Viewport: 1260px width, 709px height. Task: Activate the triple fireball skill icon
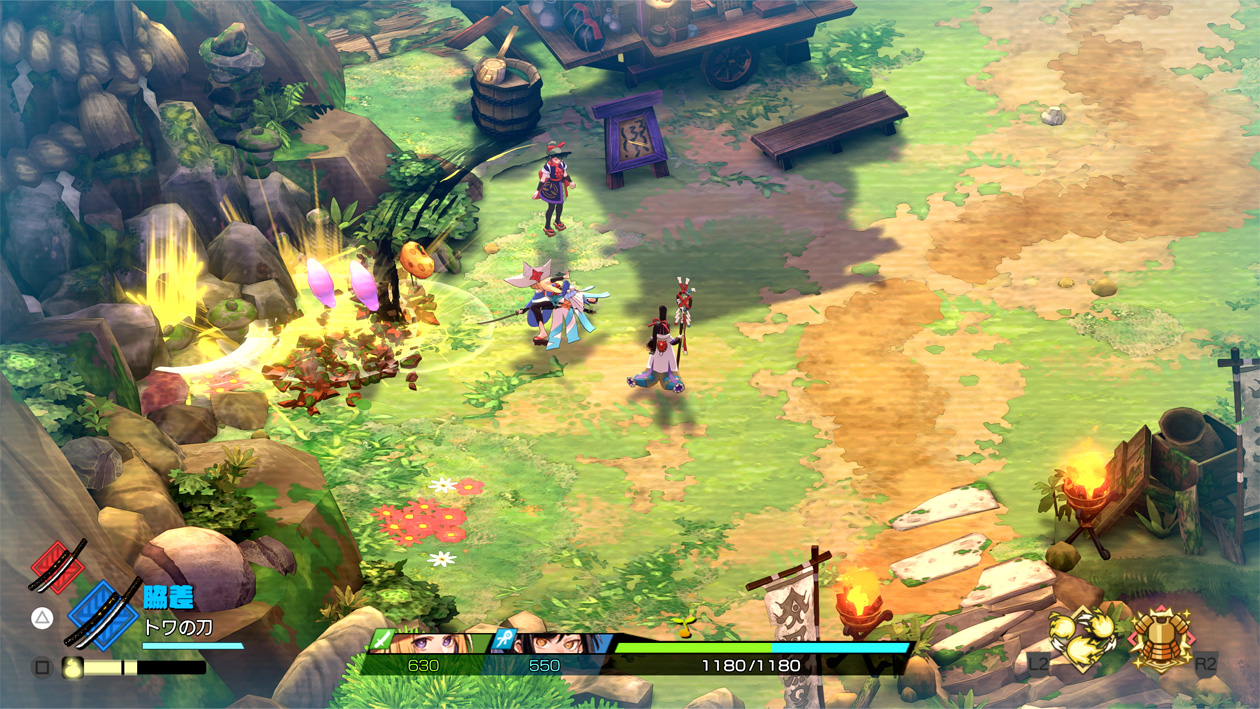[x=1084, y=638]
